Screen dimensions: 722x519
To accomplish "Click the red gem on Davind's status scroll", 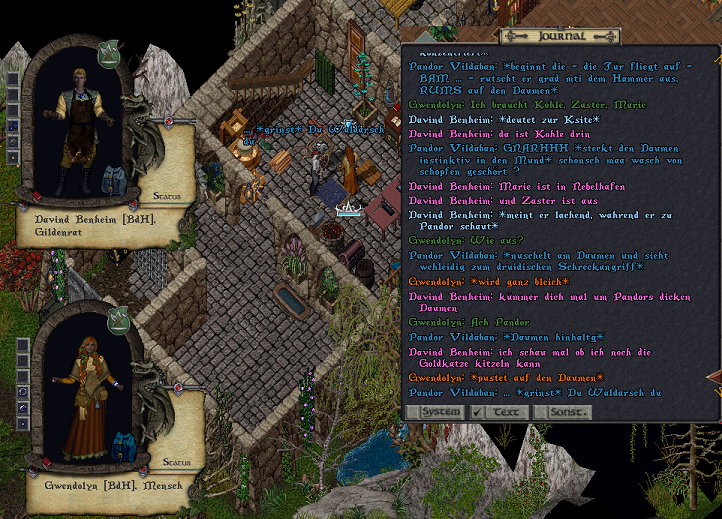I will 168,121.
